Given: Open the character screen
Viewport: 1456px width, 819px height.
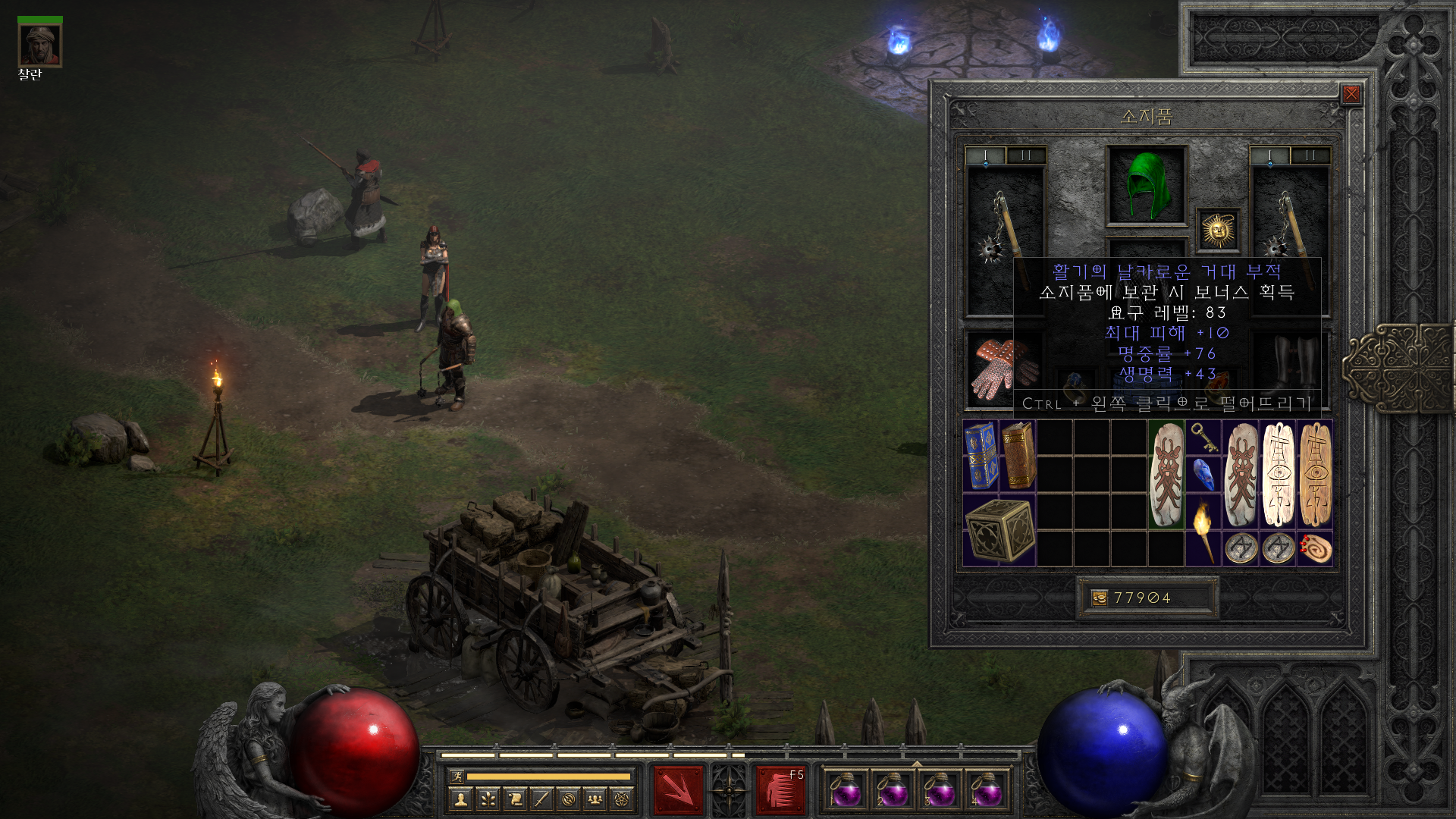Looking at the screenshot, I should (460, 799).
